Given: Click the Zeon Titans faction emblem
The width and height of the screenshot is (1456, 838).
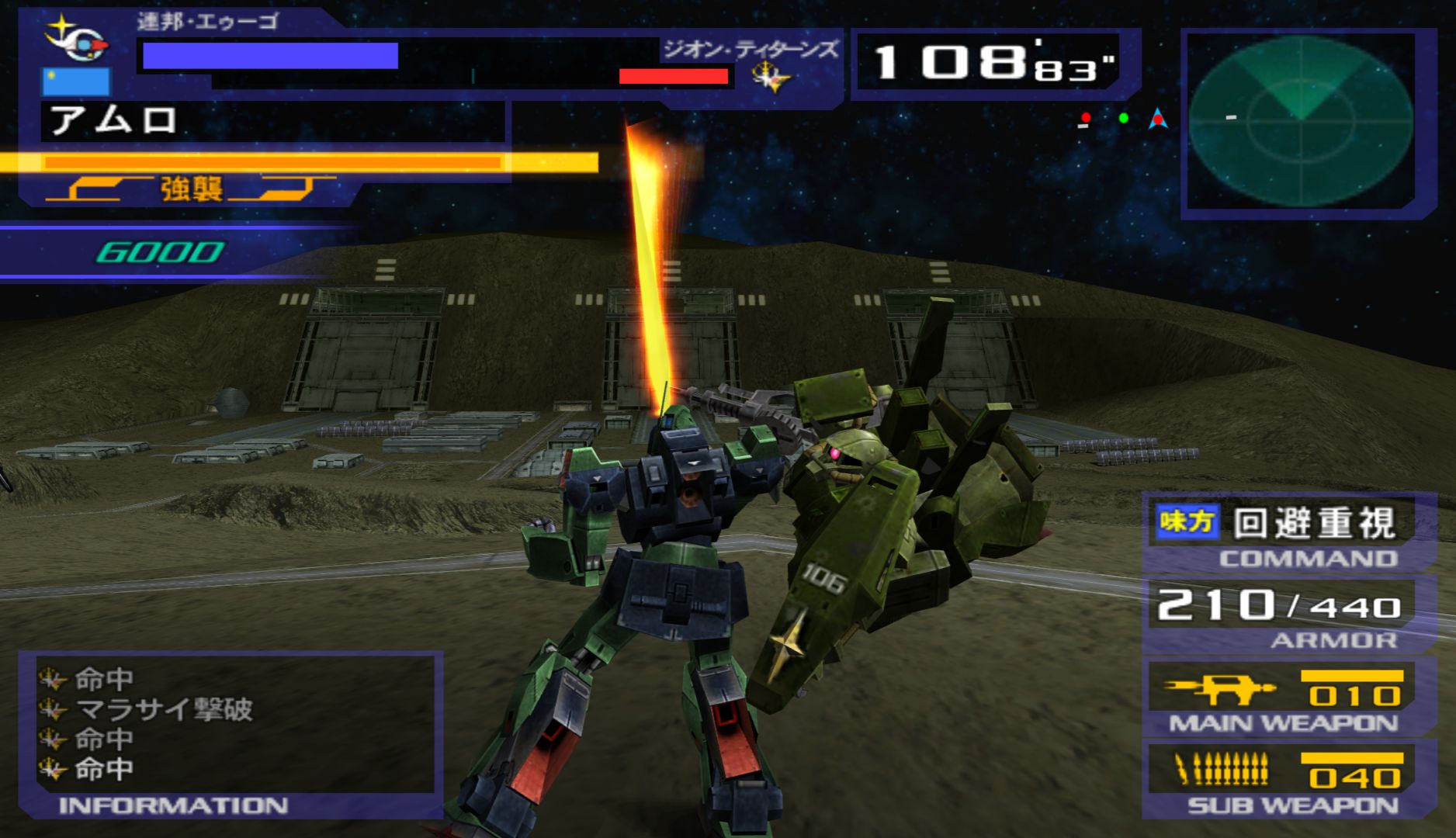Looking at the screenshot, I should 771,77.
